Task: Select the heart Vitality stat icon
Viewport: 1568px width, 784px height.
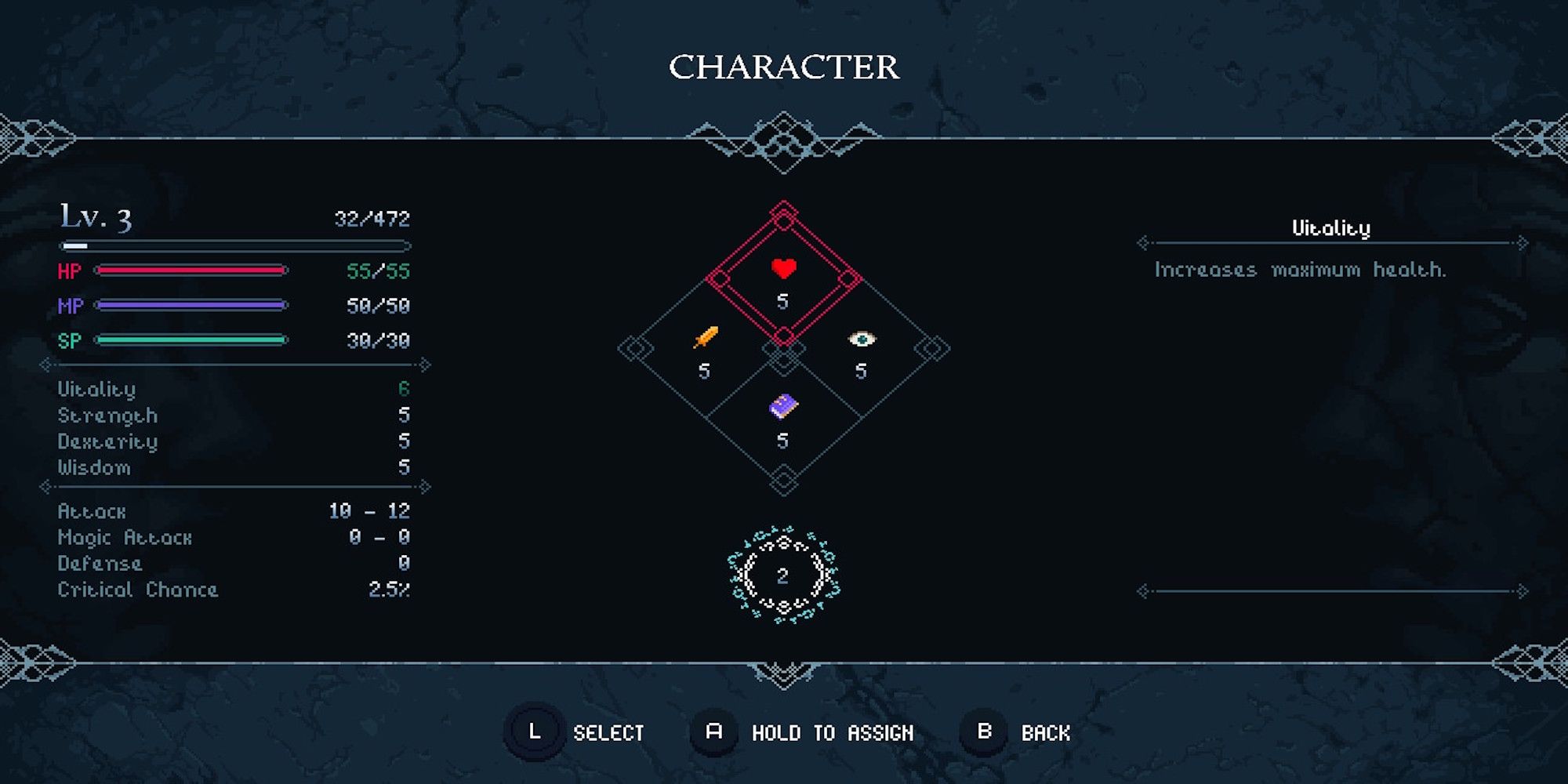Action: [x=783, y=270]
